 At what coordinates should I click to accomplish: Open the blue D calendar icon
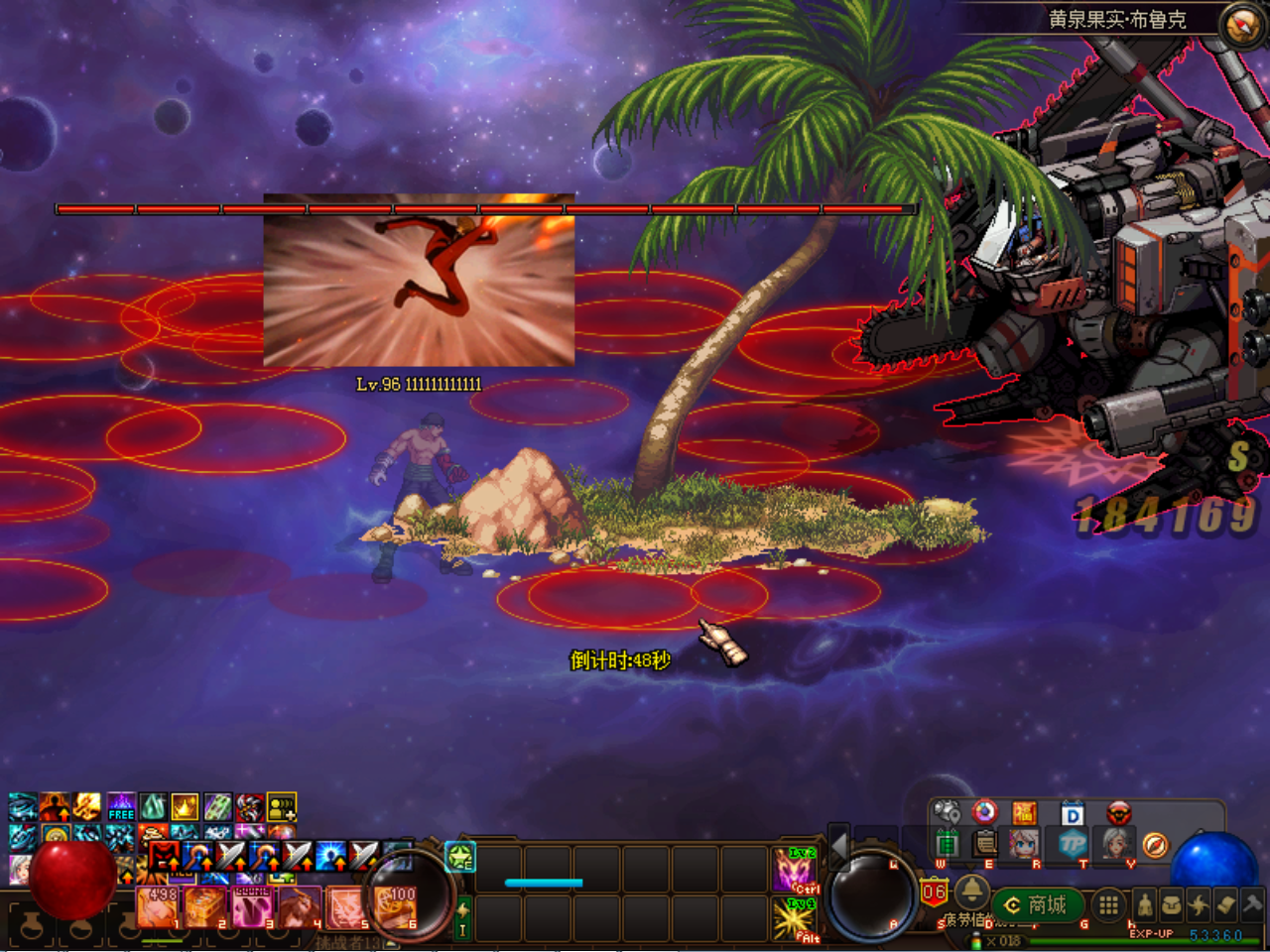click(1073, 814)
